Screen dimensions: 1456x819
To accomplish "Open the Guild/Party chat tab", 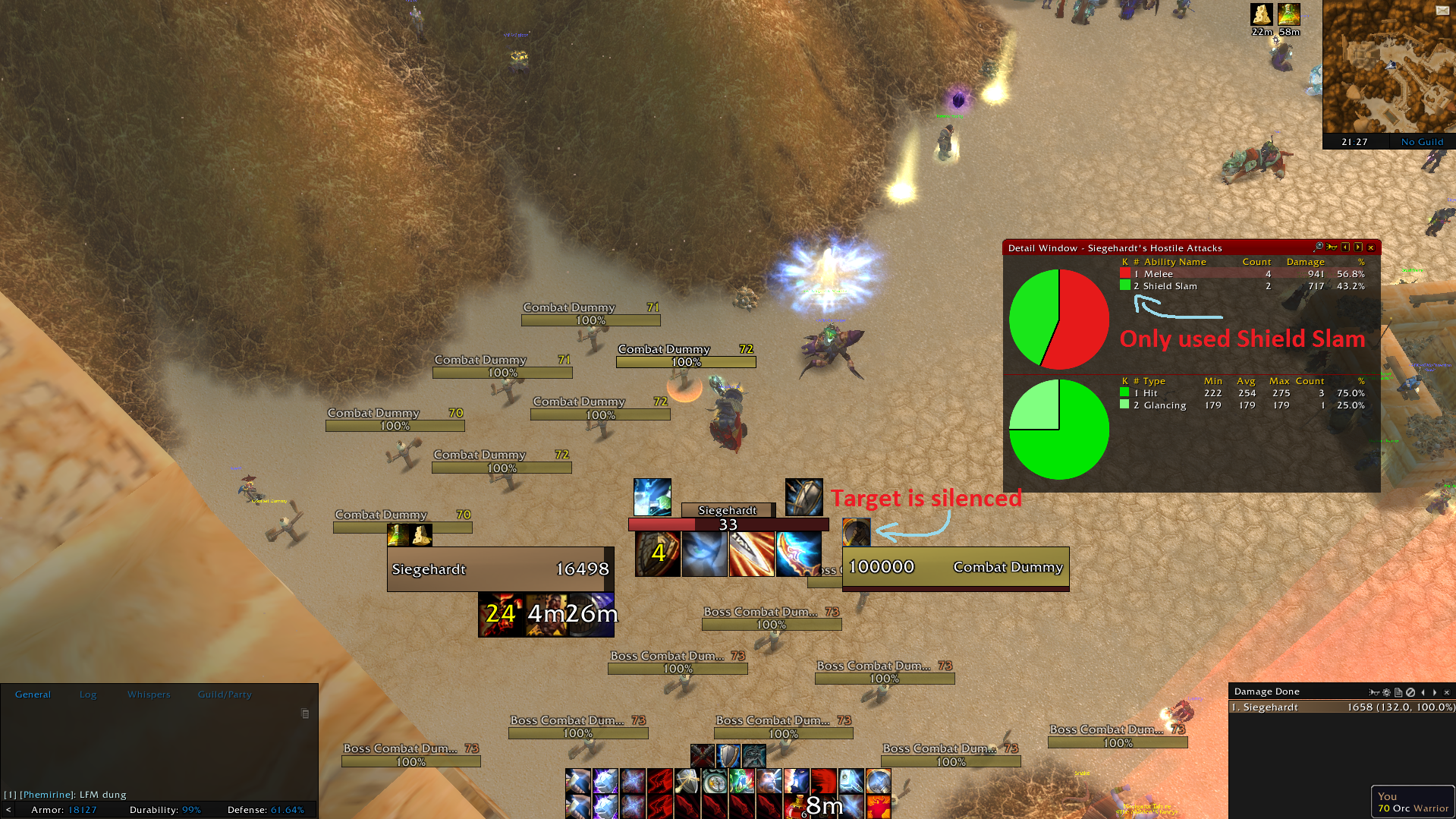I will 224,694.
